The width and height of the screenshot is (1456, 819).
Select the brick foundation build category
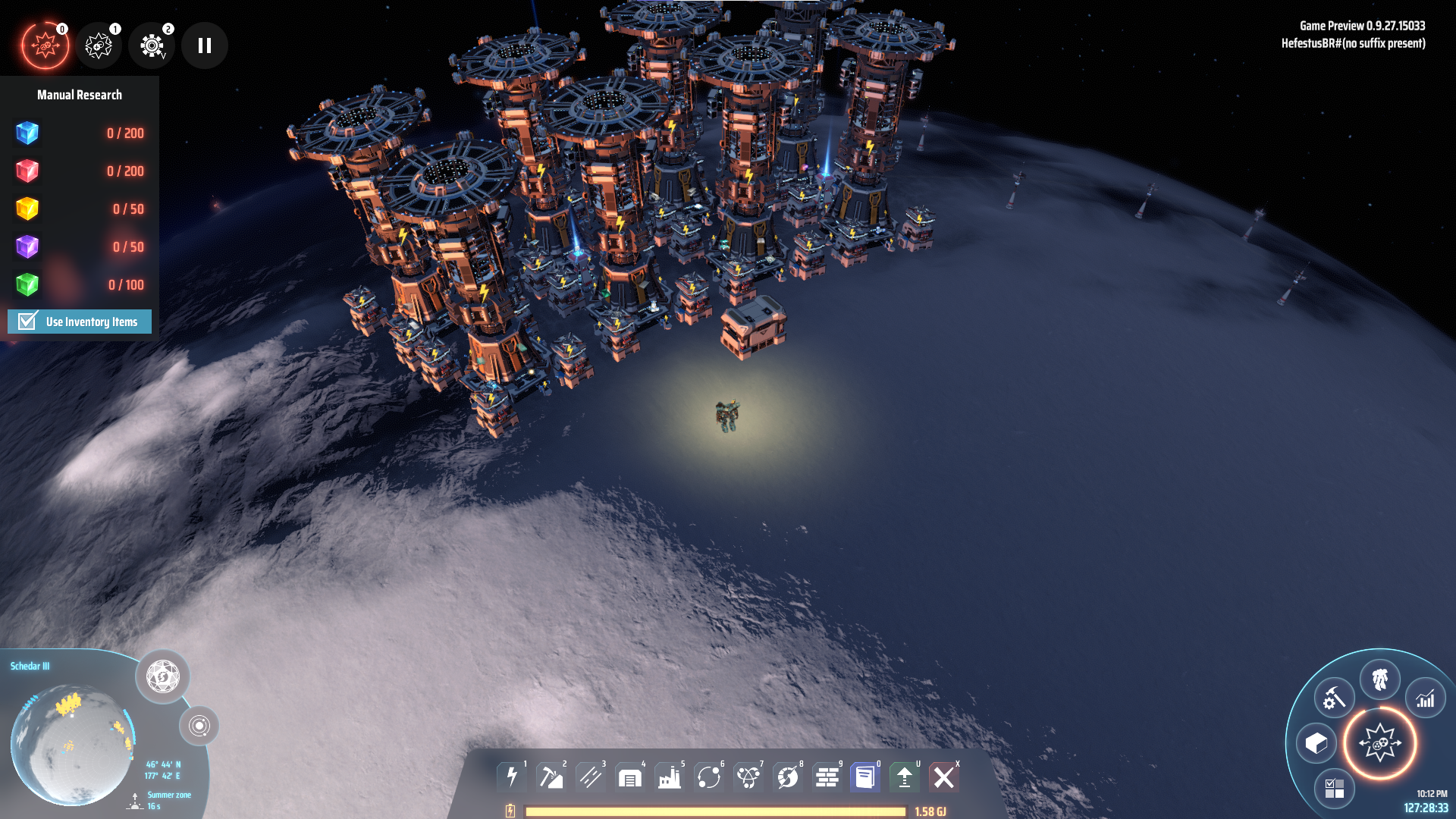pos(827,777)
